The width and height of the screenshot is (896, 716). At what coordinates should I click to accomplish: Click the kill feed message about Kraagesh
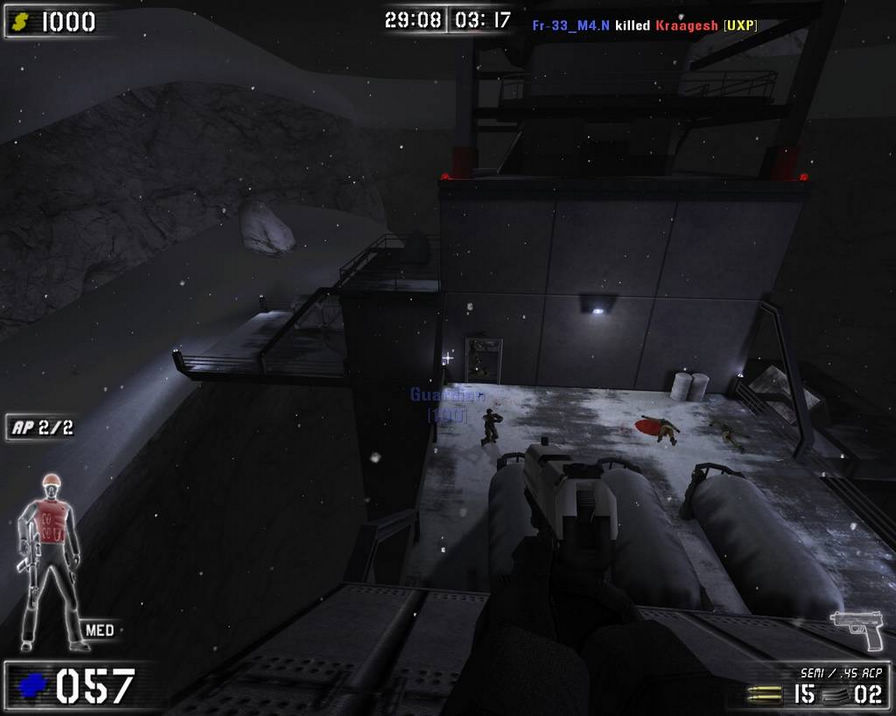644,23
